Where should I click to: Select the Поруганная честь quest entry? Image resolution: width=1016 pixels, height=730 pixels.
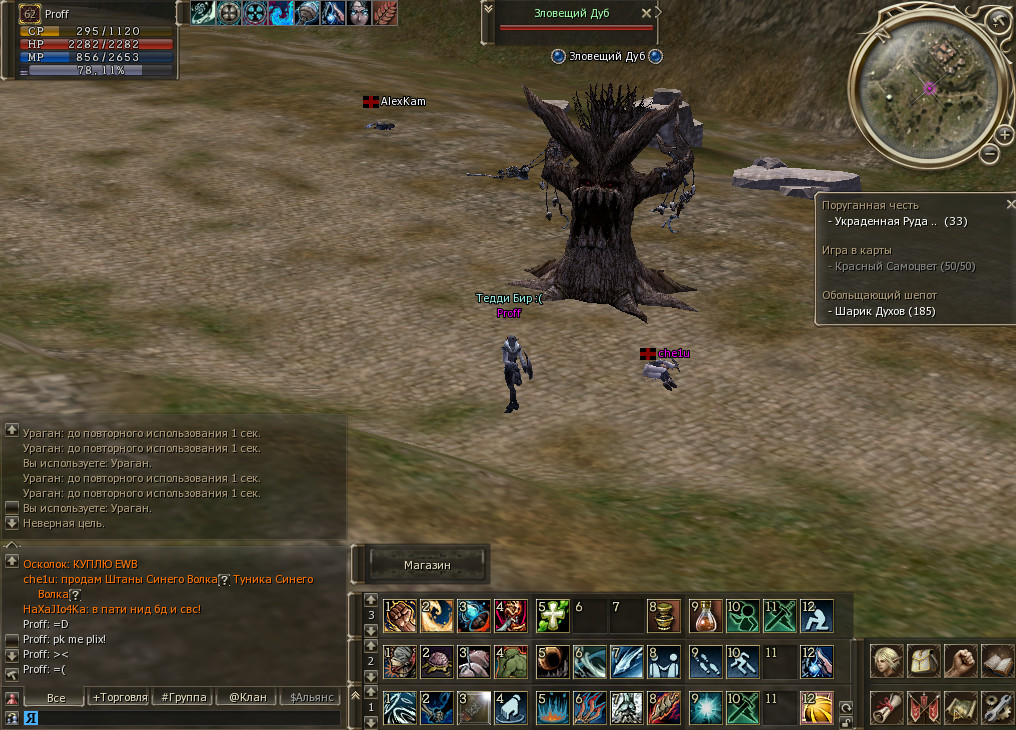pyautogui.click(x=870, y=205)
